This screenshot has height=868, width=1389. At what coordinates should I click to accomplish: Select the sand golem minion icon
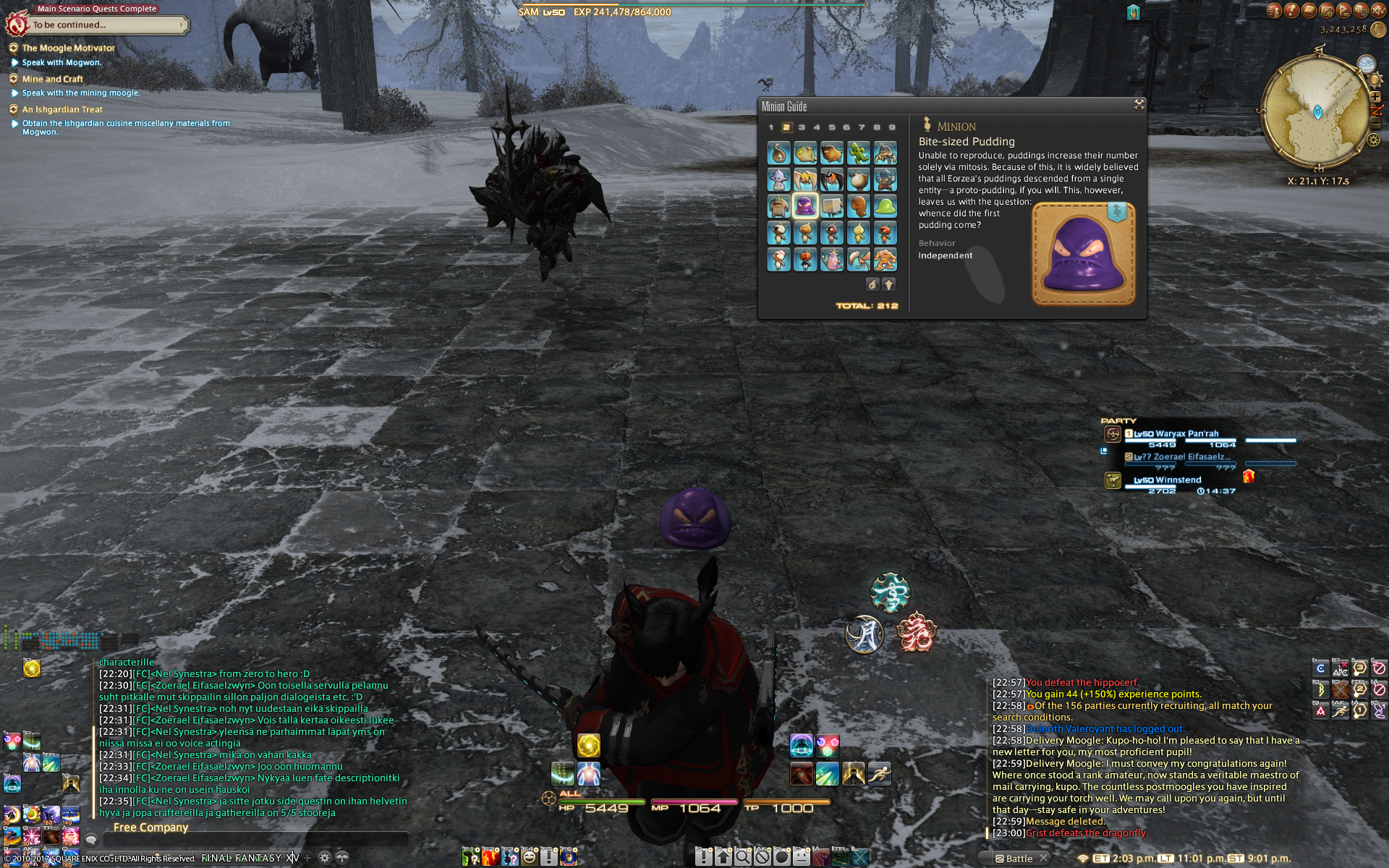click(885, 259)
